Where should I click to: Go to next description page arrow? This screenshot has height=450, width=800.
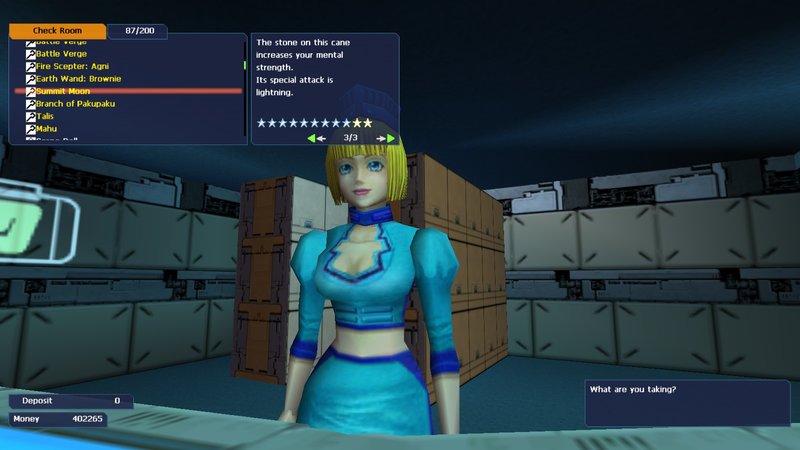[388, 138]
